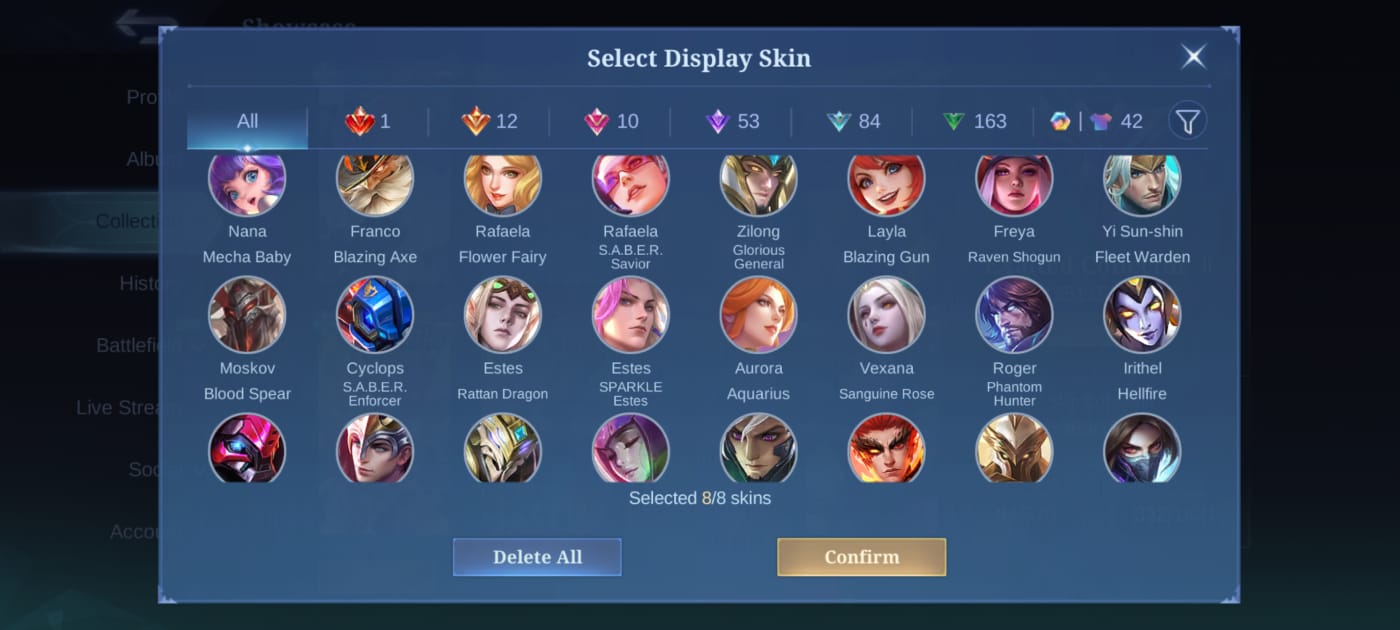
Task: Select the teal tier tab showing 84
Action: coord(853,122)
